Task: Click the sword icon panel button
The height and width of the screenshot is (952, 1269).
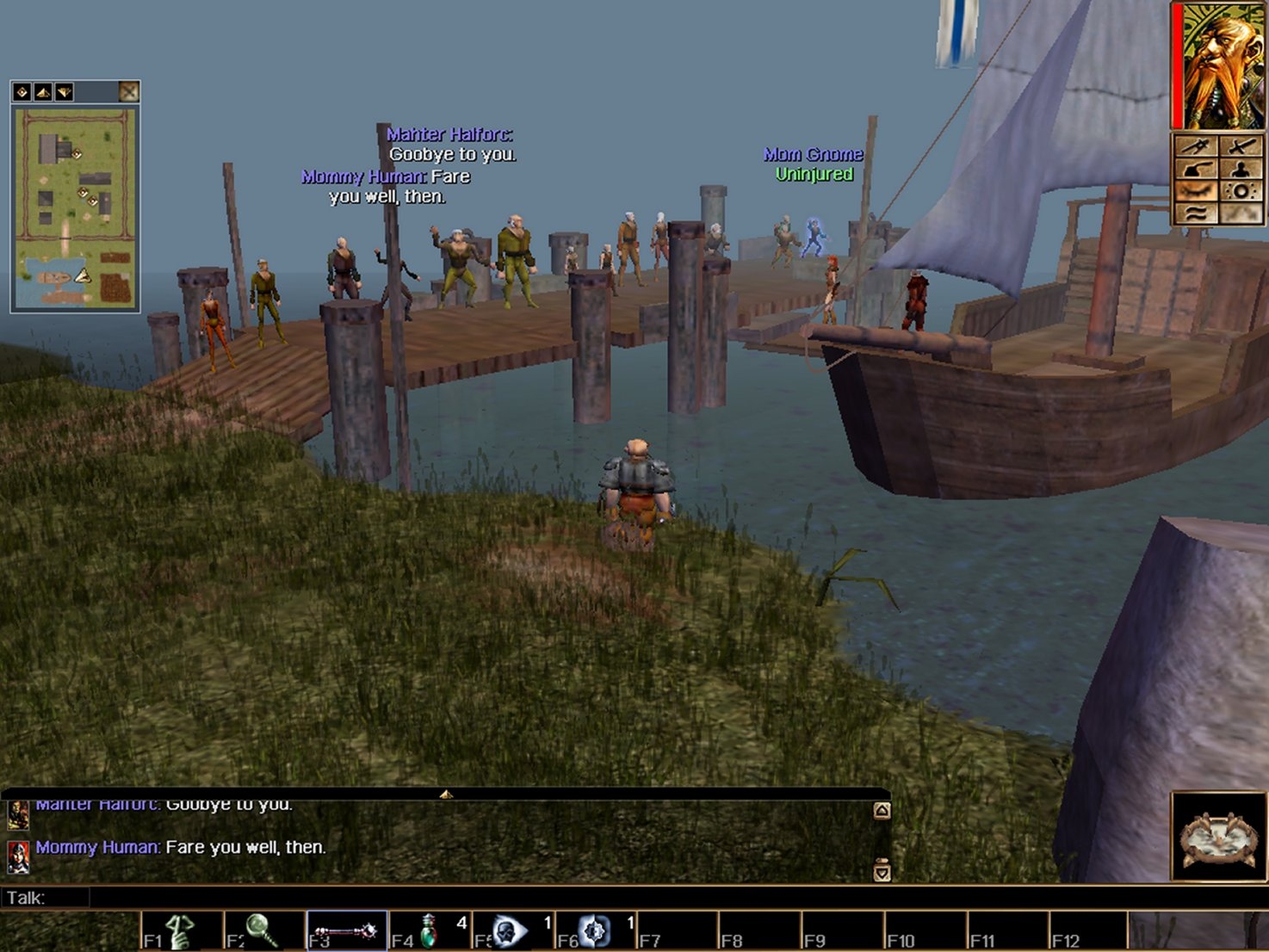Action: click(x=1241, y=146)
